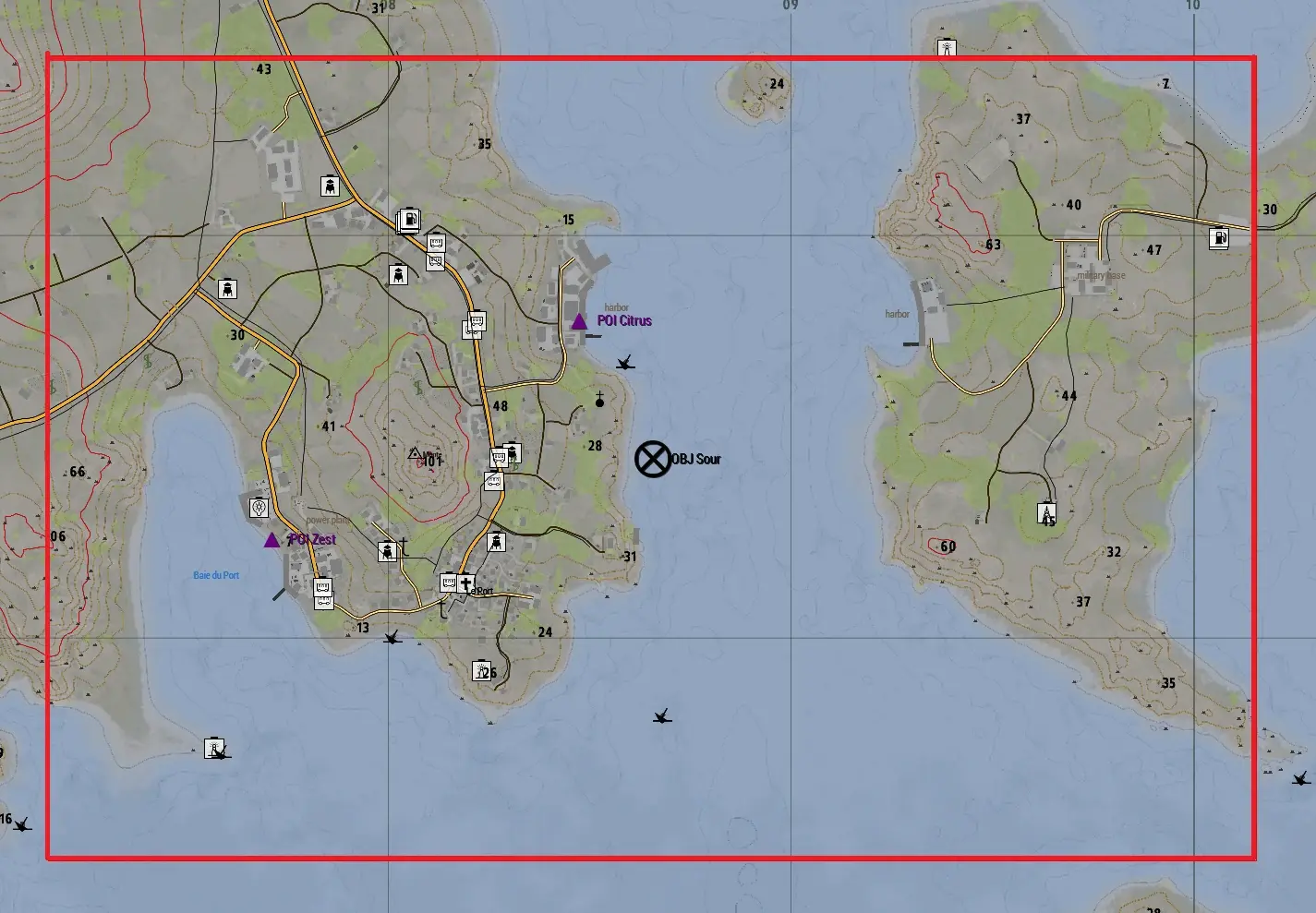The height and width of the screenshot is (913, 1316).
Task: Select the shipwreck marker below hill 13
Action: tap(392, 638)
